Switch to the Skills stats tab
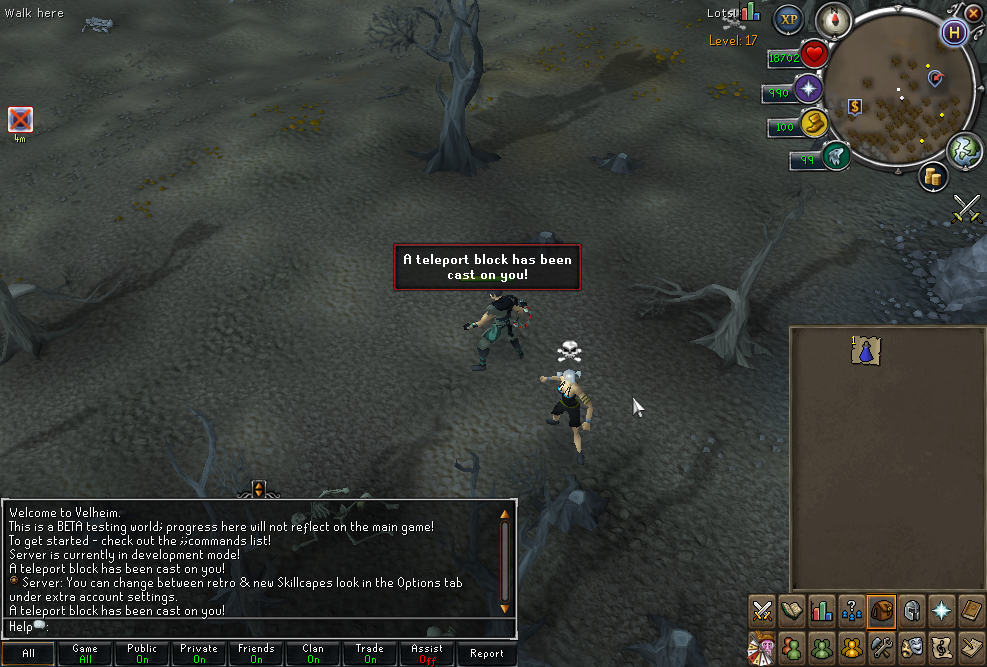This screenshot has width=987, height=667. 822,610
